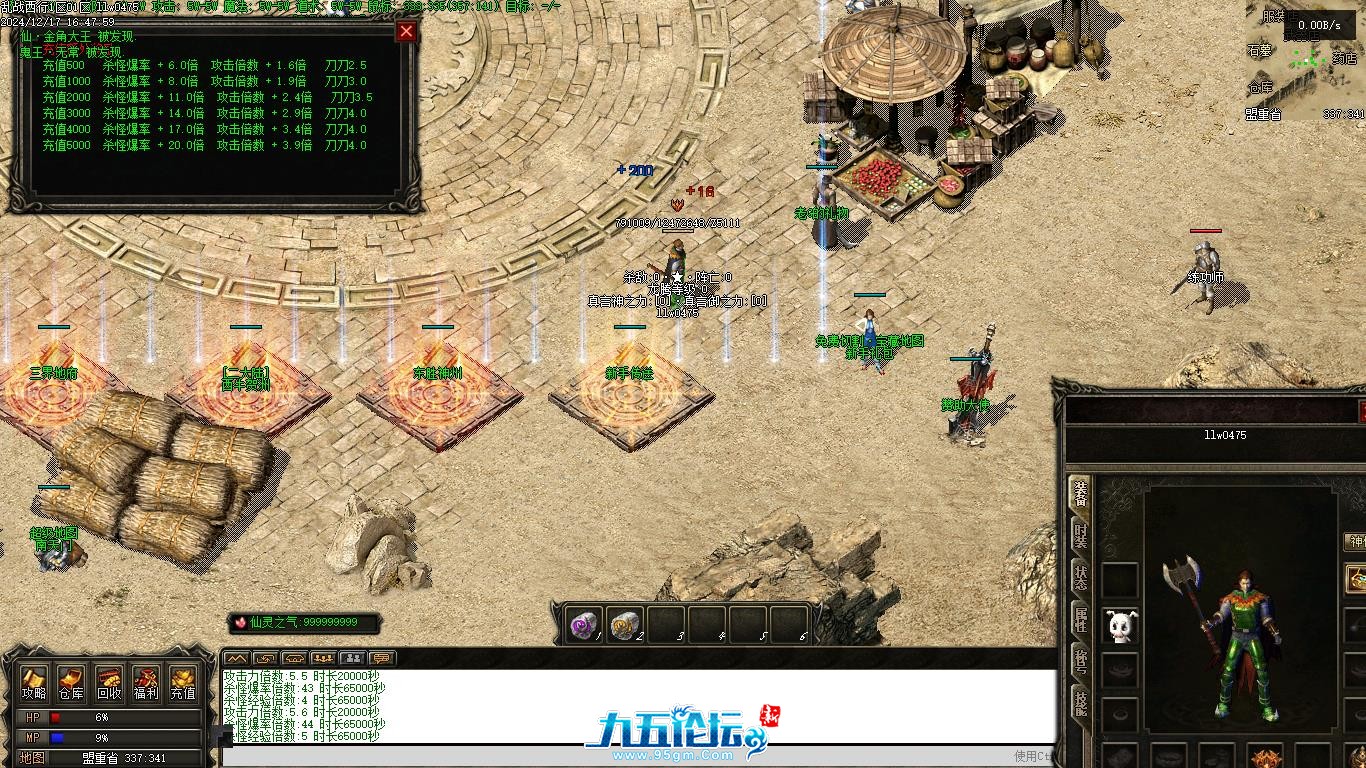Switch to the 装备 equipment tab
Viewport: 1366px width, 768px height.
pyautogui.click(x=1080, y=494)
